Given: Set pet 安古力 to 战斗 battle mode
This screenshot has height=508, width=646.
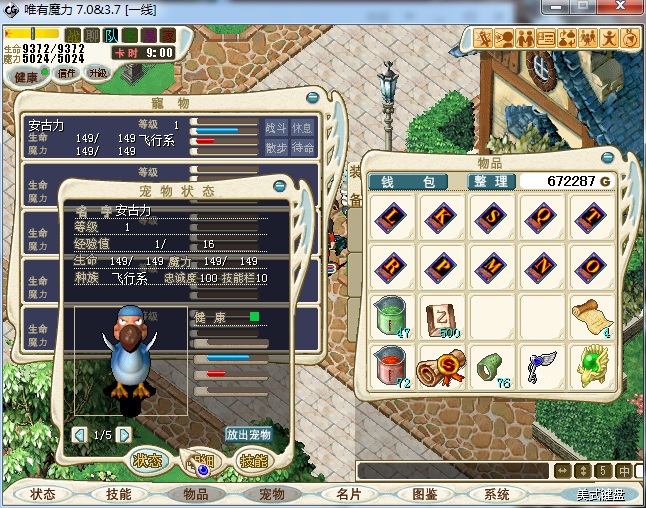Looking at the screenshot, I should [275, 128].
